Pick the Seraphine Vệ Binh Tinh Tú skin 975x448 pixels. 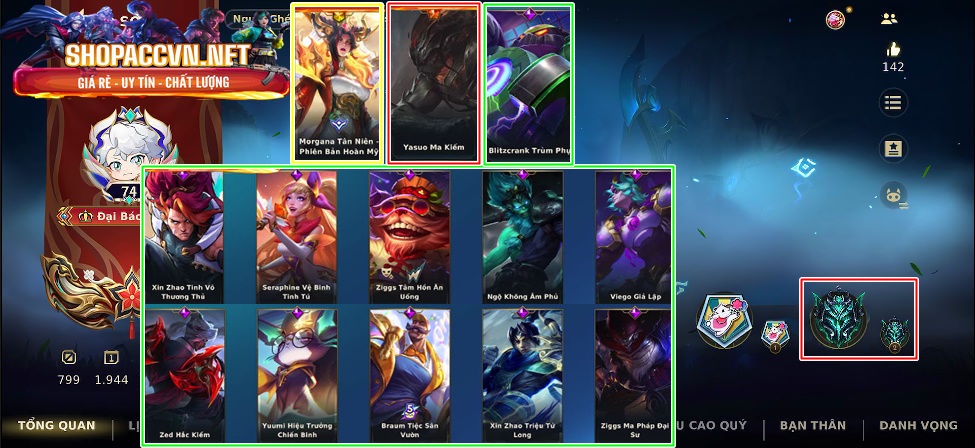295,237
